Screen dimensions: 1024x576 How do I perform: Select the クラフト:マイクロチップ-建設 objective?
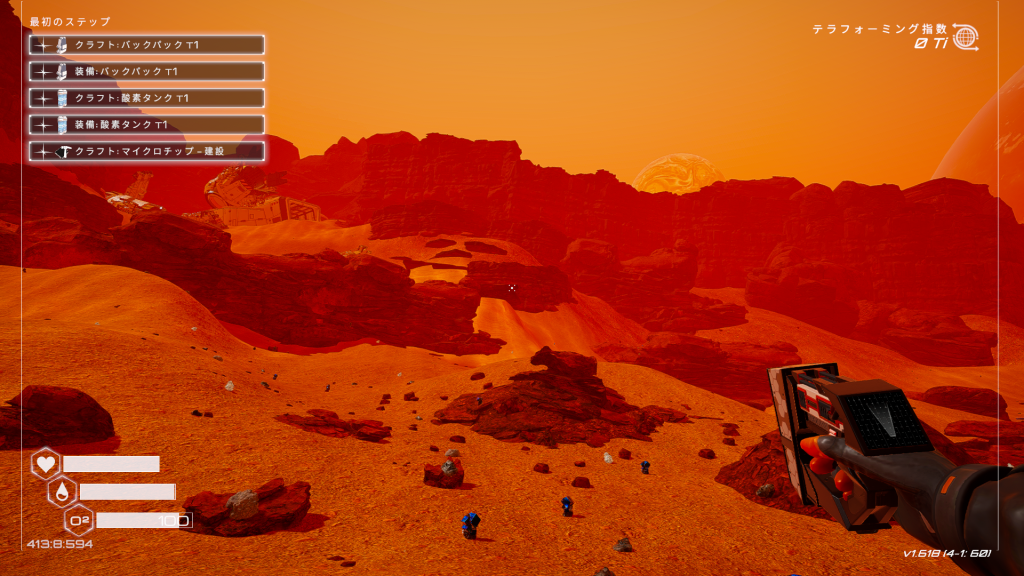[147, 151]
